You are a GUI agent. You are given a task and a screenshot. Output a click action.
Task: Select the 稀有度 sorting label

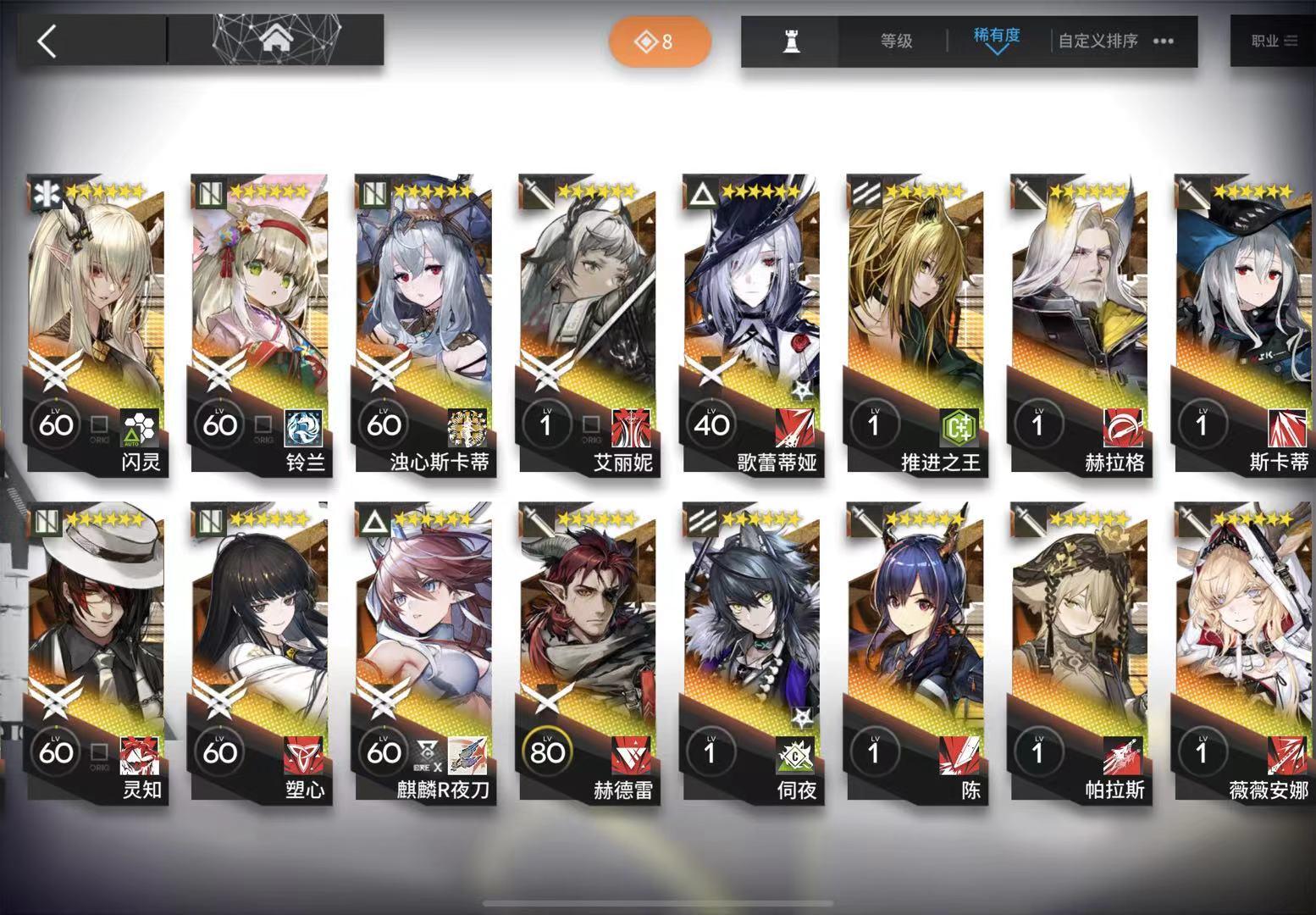(996, 36)
